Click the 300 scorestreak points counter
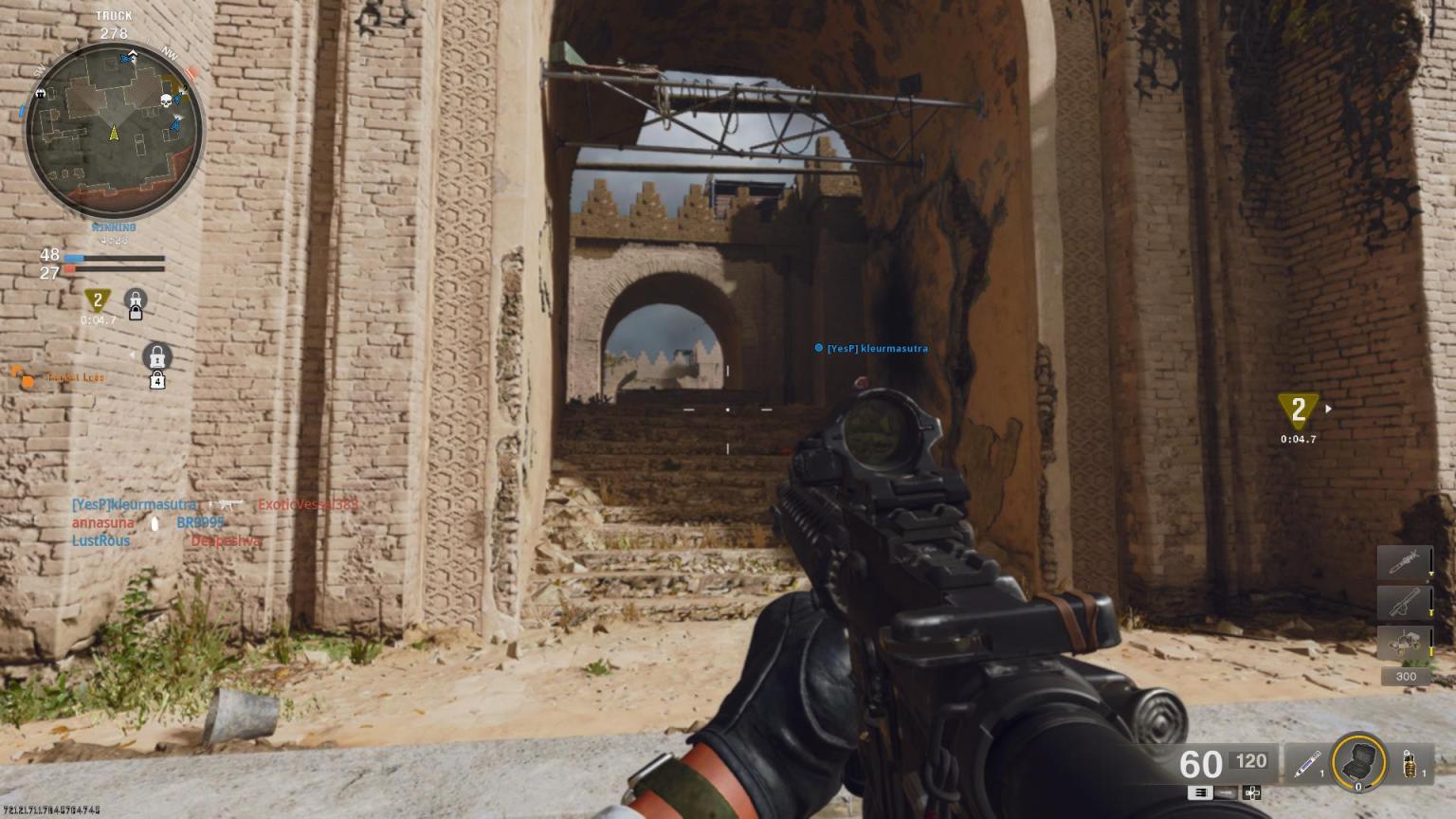This screenshot has height=819, width=1456. tap(1406, 676)
